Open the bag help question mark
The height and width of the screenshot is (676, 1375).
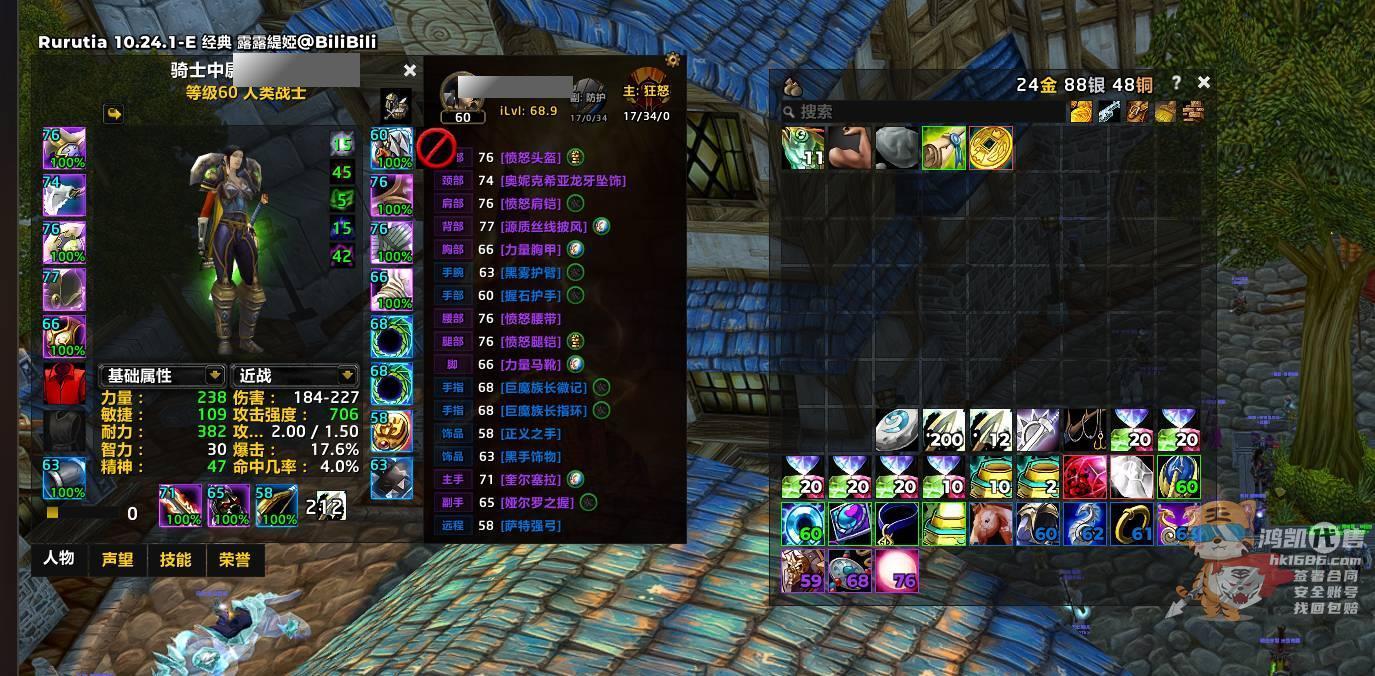(1176, 83)
